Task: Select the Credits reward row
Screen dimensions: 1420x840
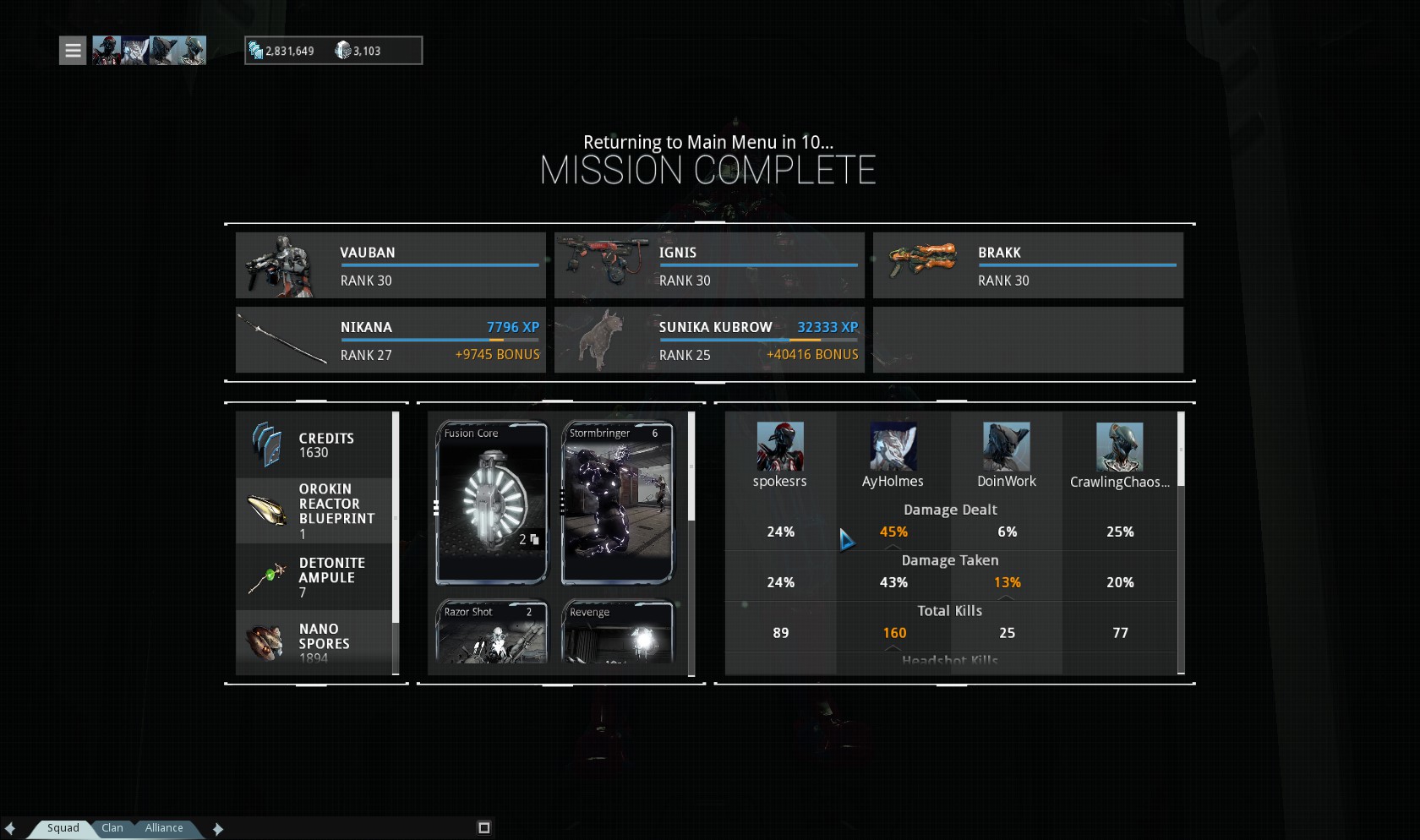Action: 314,445
